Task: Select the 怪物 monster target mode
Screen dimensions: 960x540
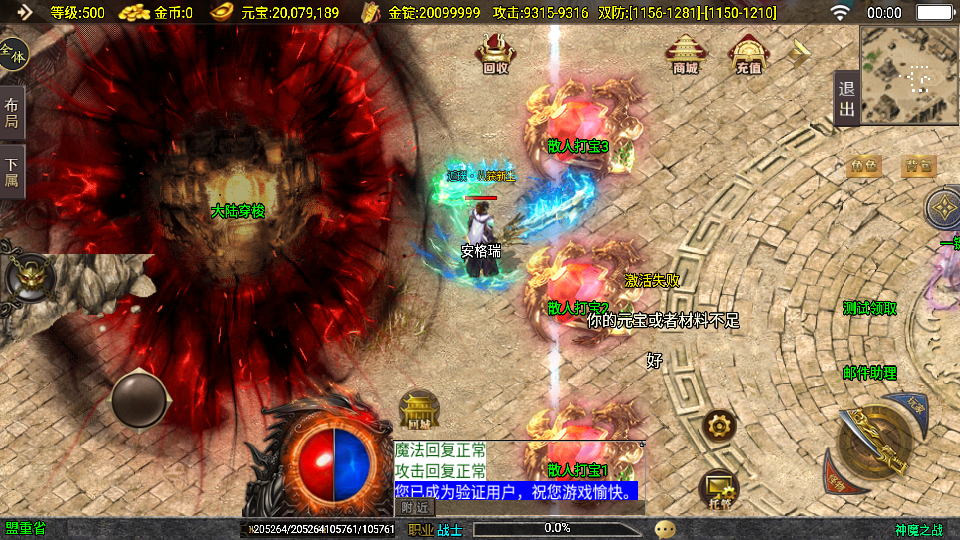Action: click(836, 481)
